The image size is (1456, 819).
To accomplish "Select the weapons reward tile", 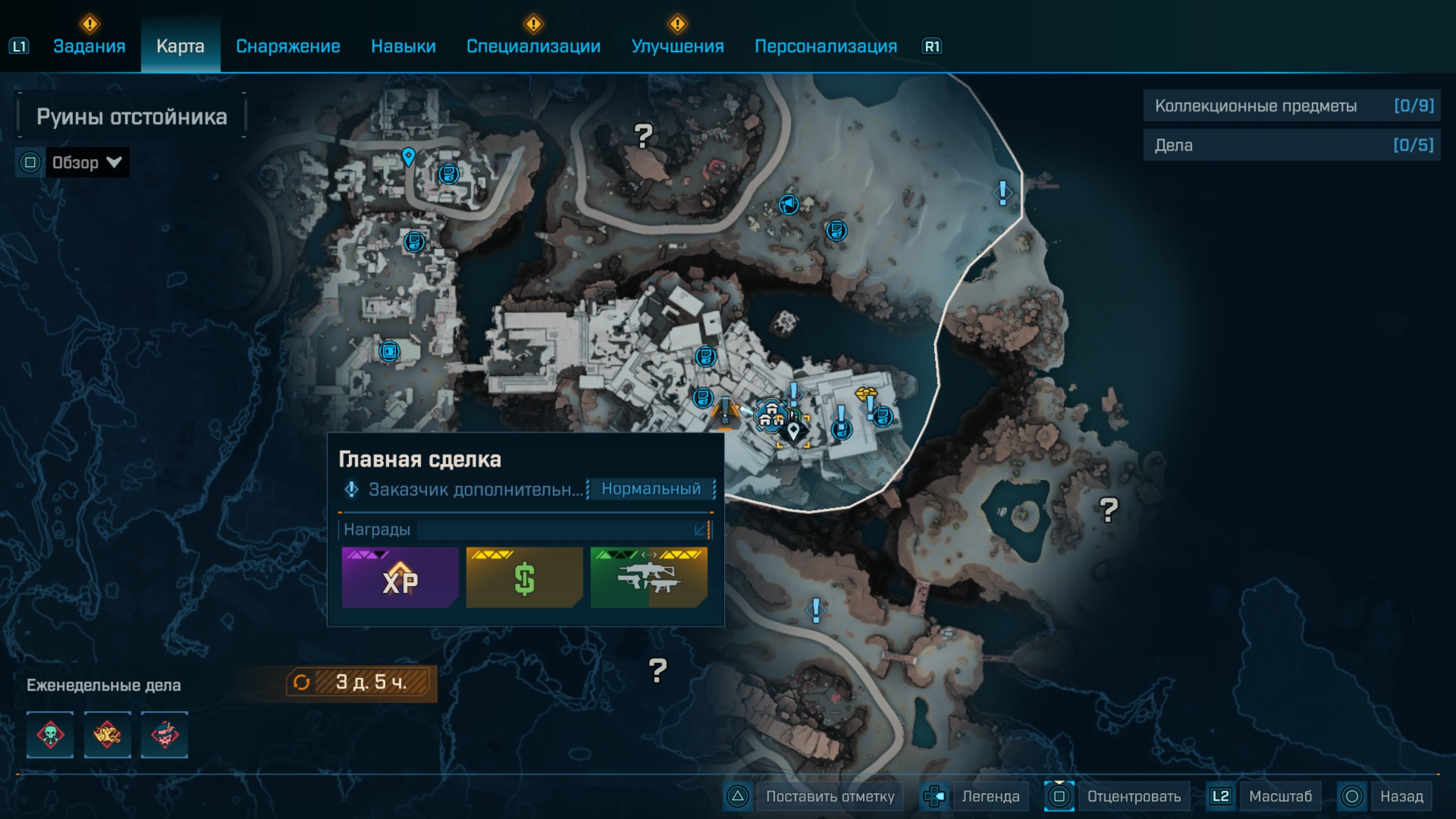I will [648, 577].
